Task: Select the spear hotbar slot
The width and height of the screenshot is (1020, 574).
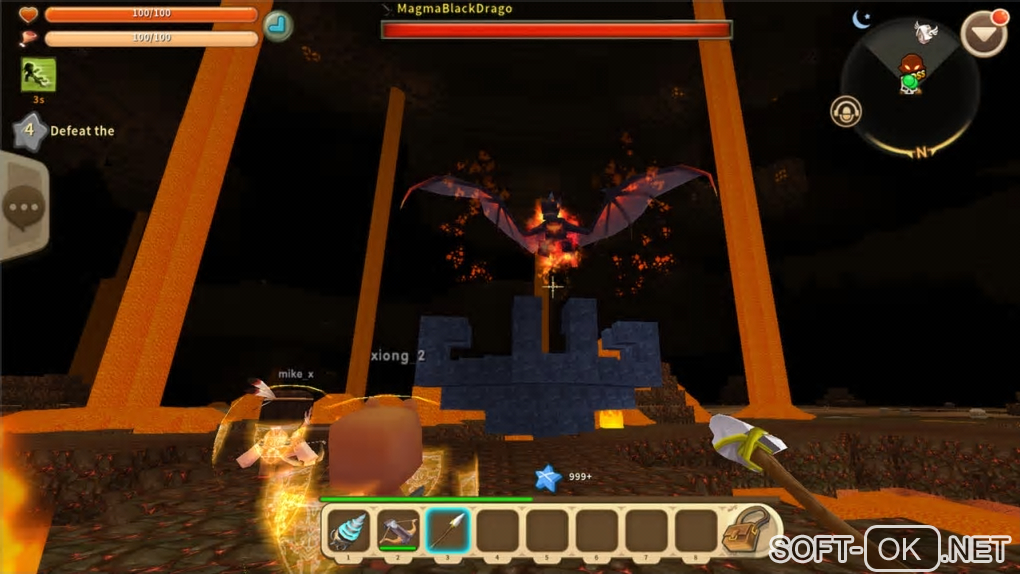Action: click(x=448, y=530)
